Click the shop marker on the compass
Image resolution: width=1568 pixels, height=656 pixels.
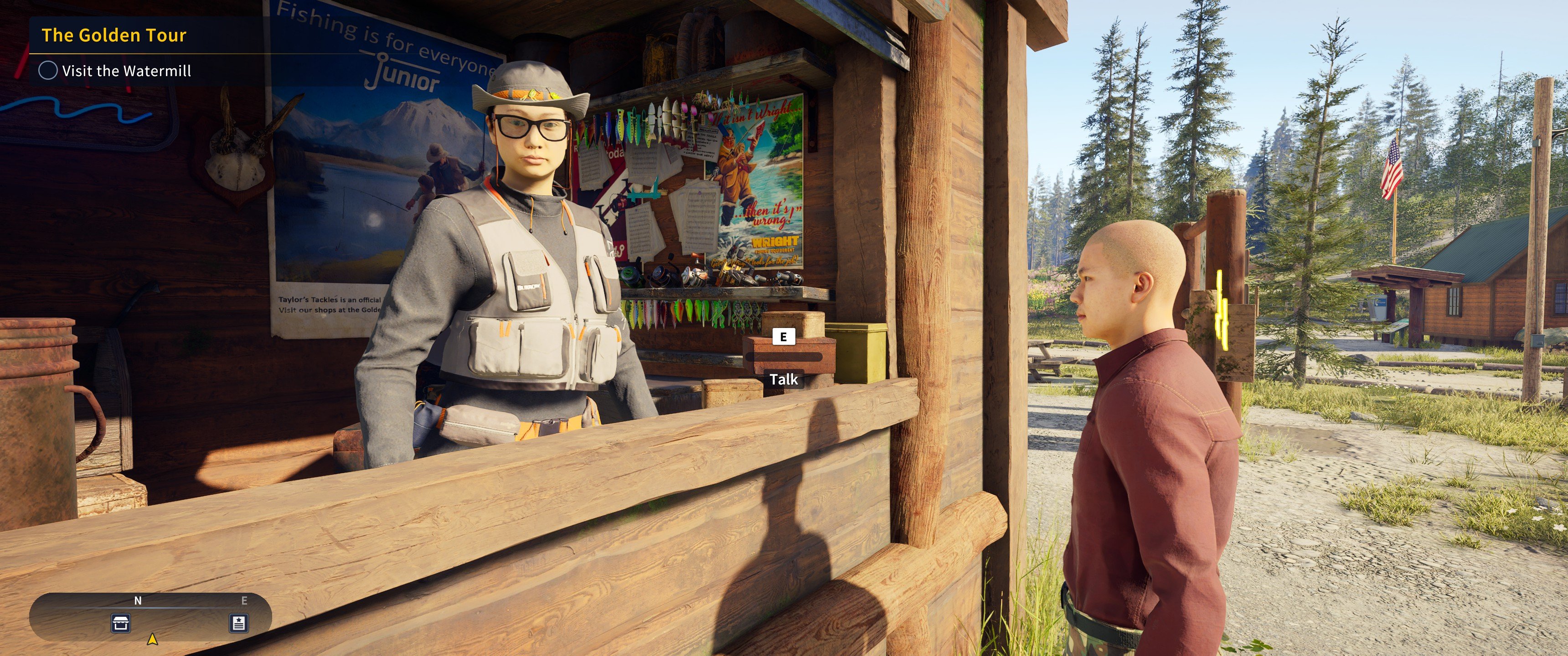tap(121, 623)
